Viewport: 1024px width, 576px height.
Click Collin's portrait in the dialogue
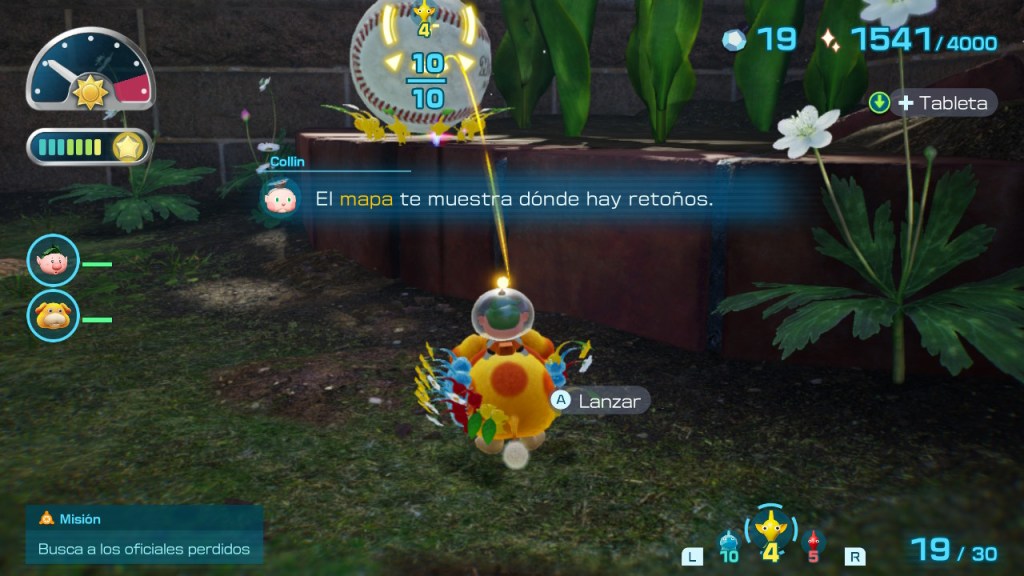click(x=279, y=198)
